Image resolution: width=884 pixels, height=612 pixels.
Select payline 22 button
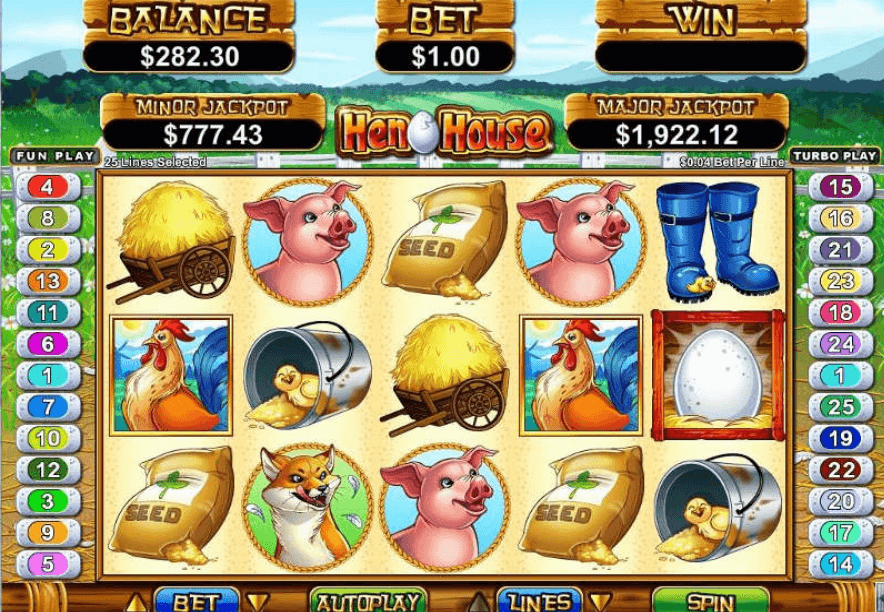click(x=840, y=470)
